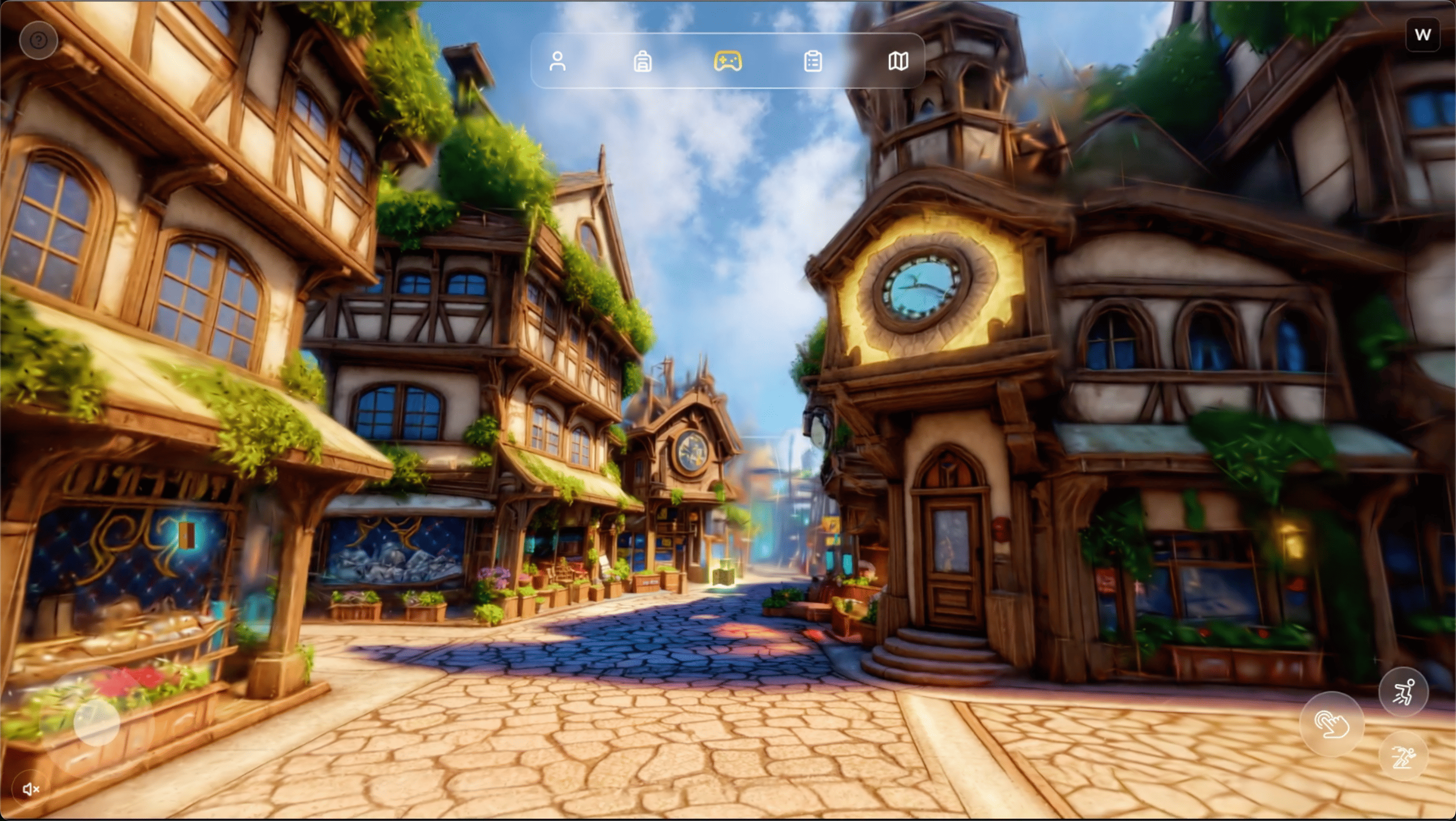Open the clipboard quest list
This screenshot has width=1456, height=821.
pos(813,61)
